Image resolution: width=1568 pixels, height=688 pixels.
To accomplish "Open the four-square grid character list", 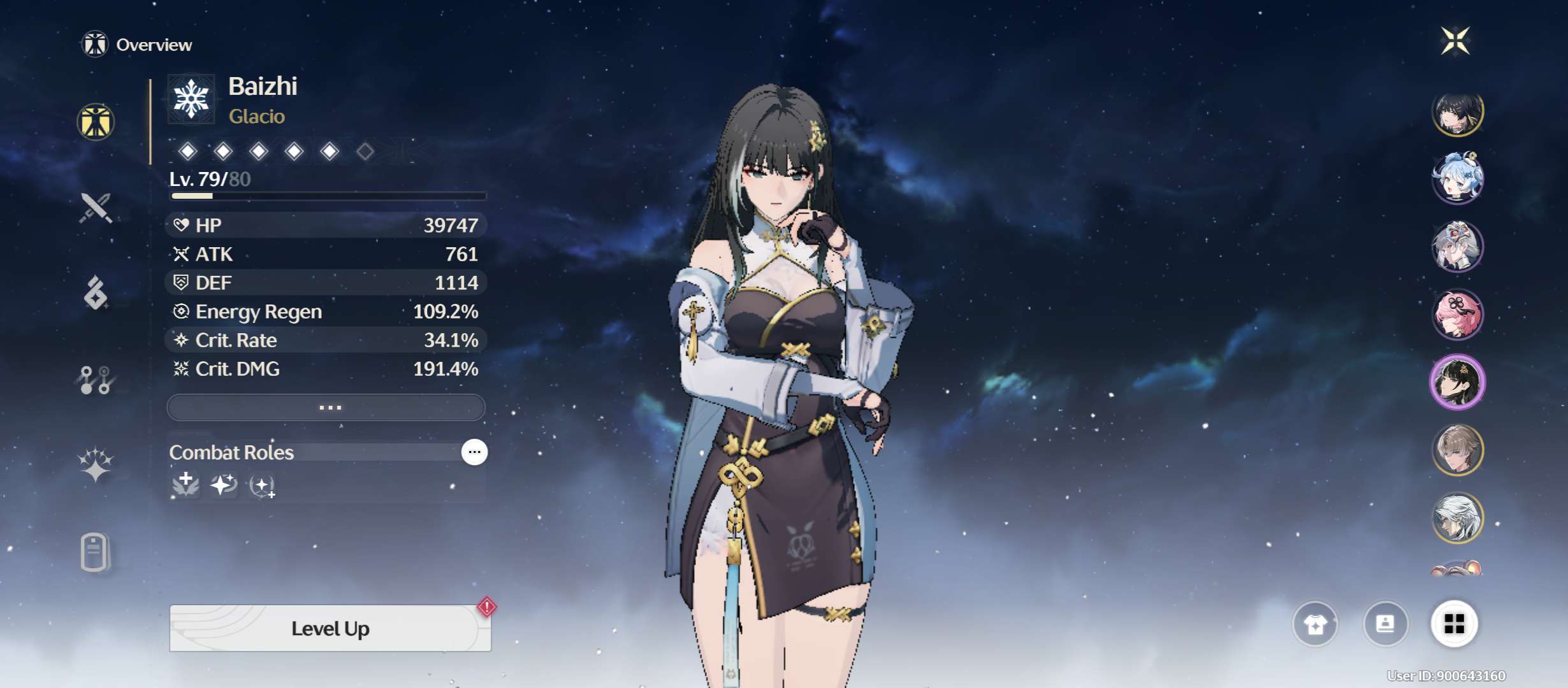I will [1455, 624].
